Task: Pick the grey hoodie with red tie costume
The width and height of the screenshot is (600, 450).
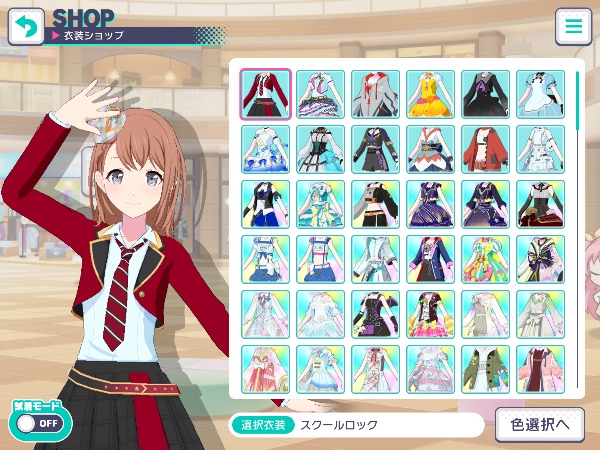Action: tap(376, 95)
